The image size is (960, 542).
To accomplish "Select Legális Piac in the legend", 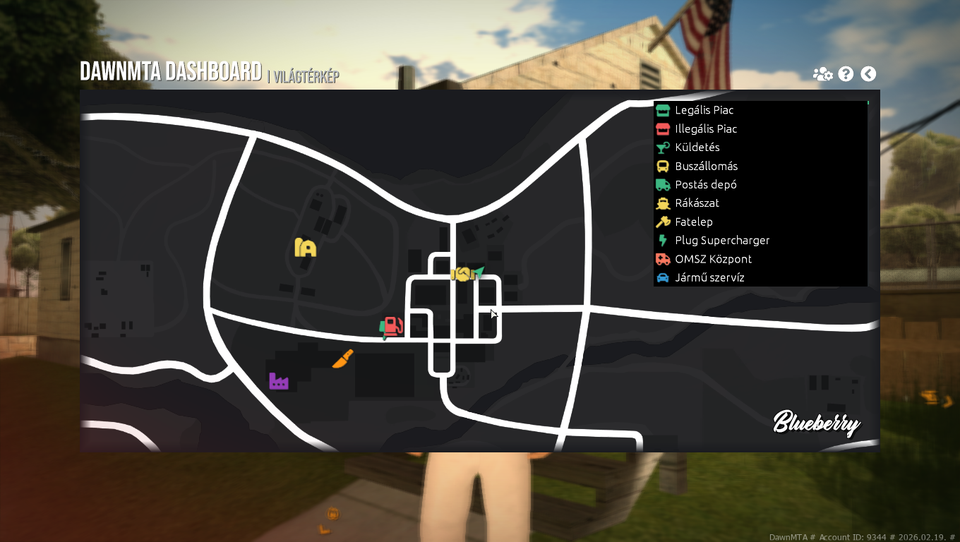I will point(704,110).
